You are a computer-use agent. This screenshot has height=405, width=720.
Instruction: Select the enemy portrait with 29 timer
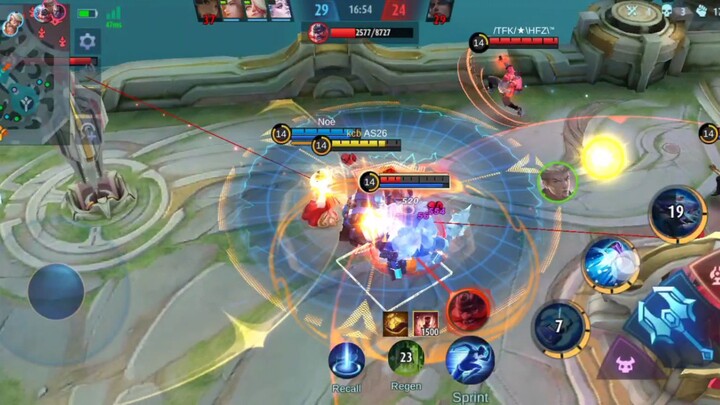tap(439, 11)
